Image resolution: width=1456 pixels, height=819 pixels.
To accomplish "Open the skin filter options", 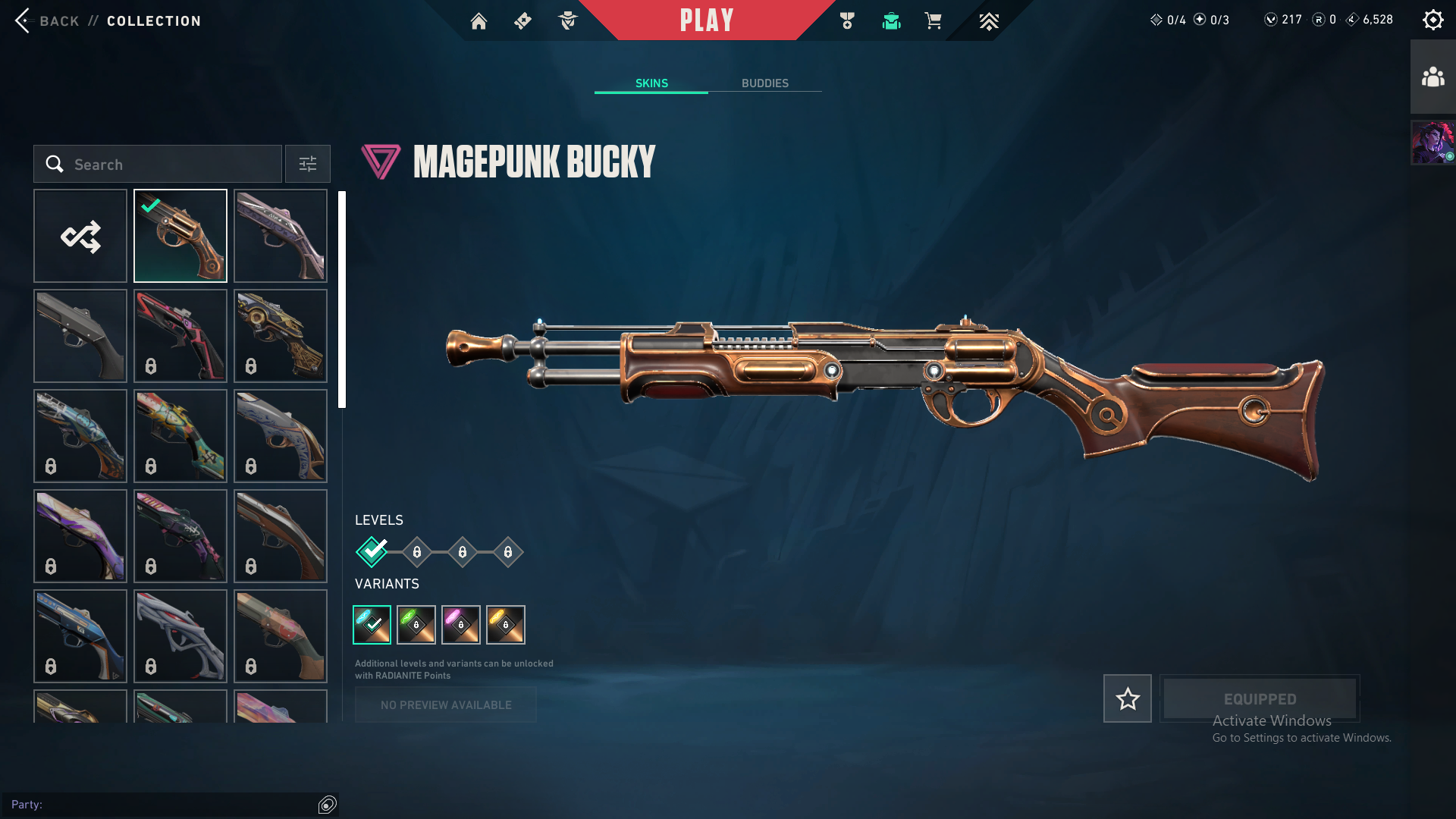I will (x=307, y=164).
